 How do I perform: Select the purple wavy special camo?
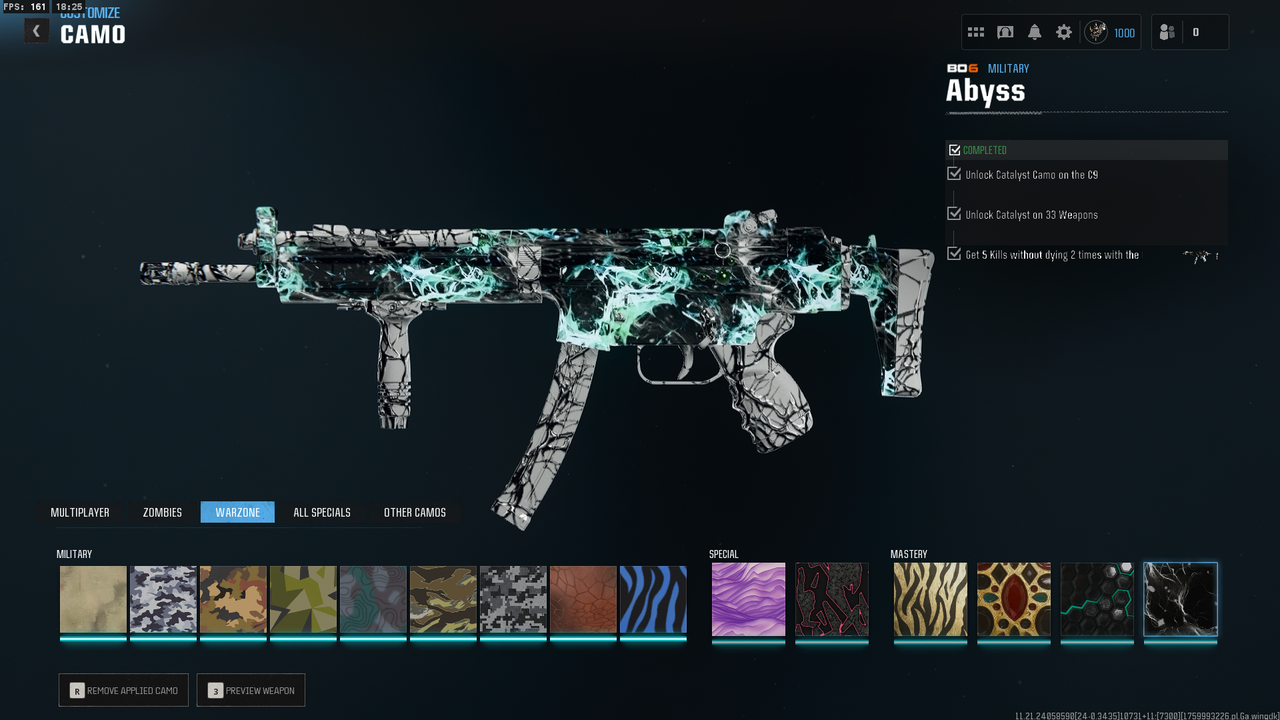748,599
